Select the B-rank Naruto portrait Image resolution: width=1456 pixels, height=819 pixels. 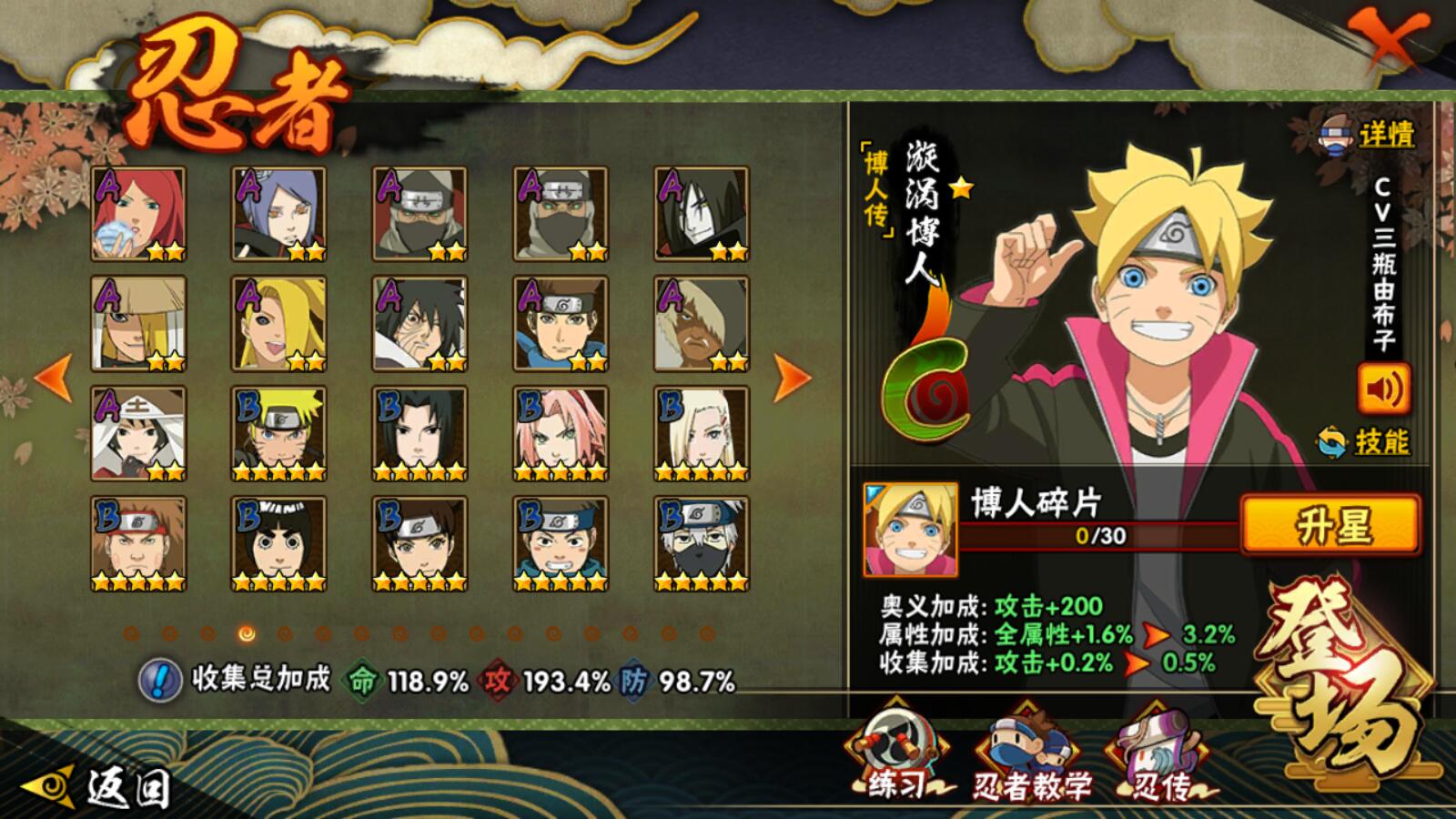tap(278, 434)
